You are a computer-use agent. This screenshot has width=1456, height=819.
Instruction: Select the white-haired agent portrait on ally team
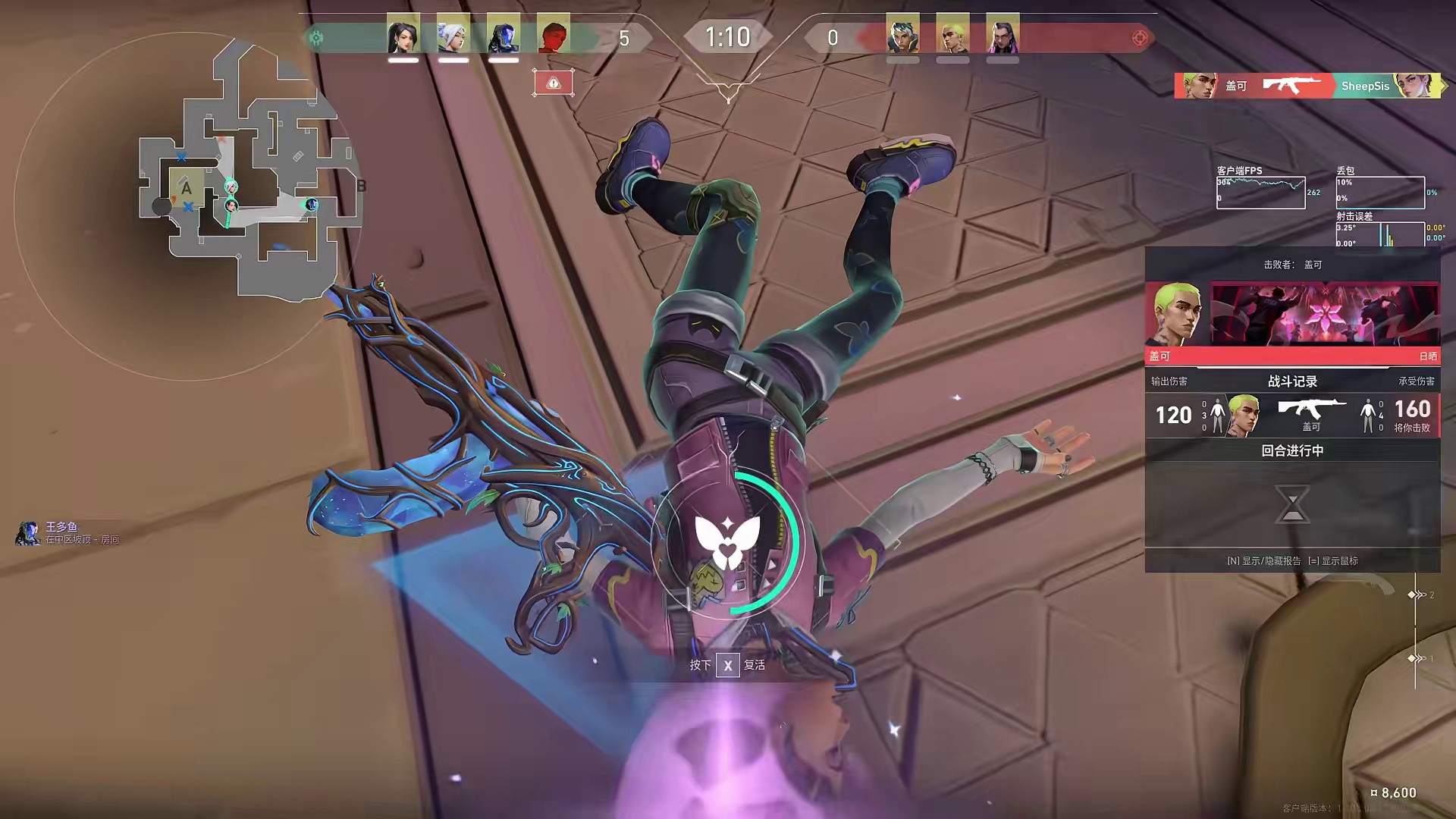[453, 36]
